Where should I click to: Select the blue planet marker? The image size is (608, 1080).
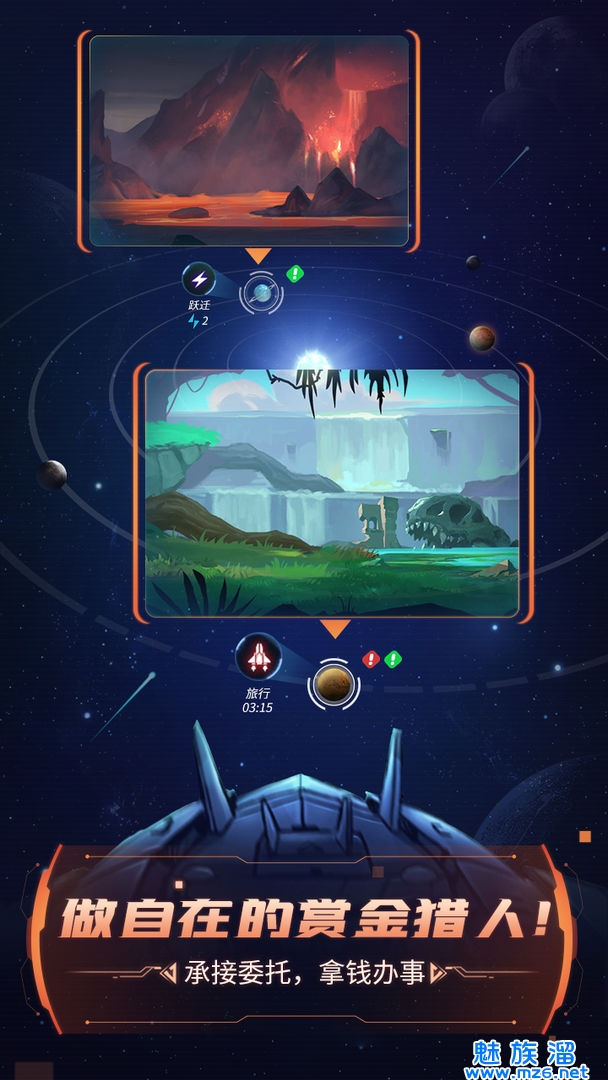coord(262,292)
